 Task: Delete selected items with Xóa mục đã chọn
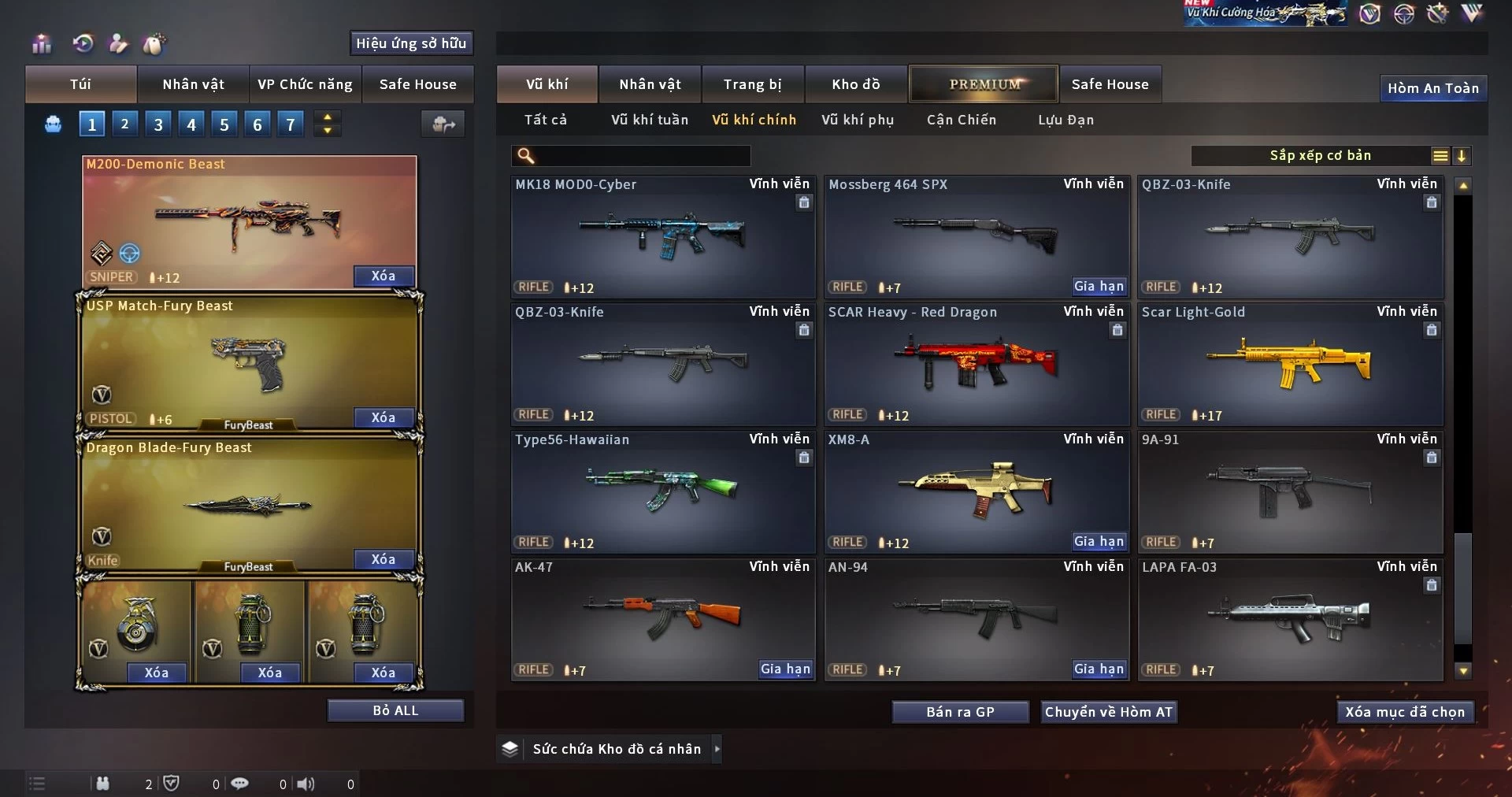(x=1404, y=712)
